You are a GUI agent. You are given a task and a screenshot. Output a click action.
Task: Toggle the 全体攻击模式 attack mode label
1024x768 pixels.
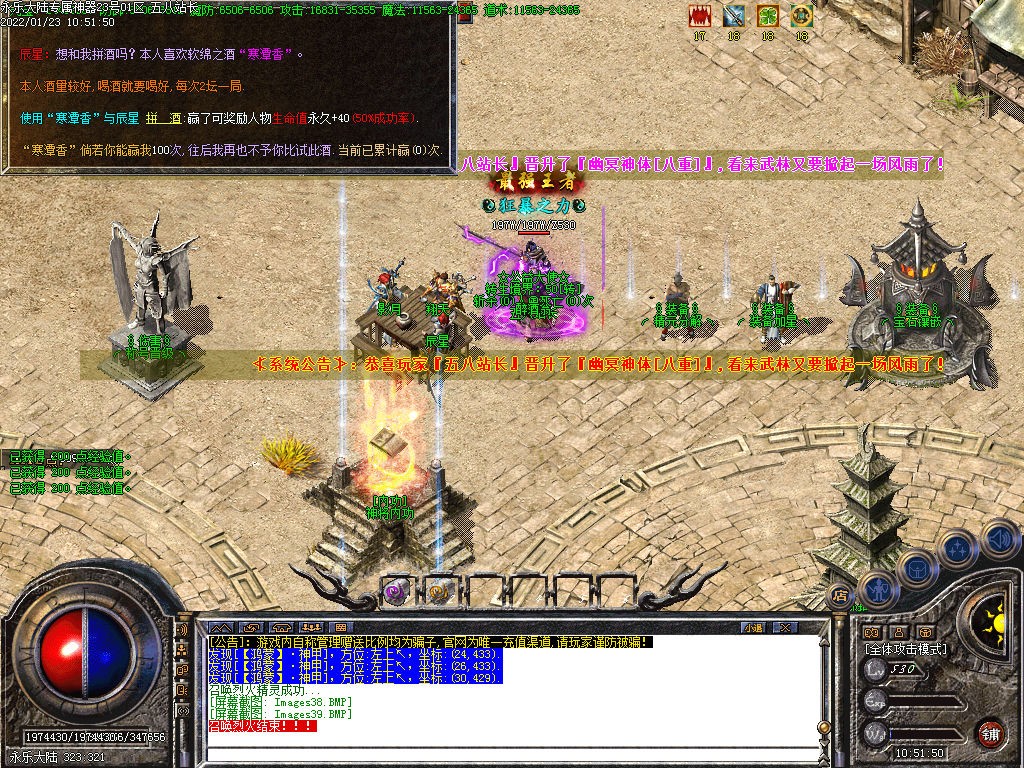pos(906,649)
